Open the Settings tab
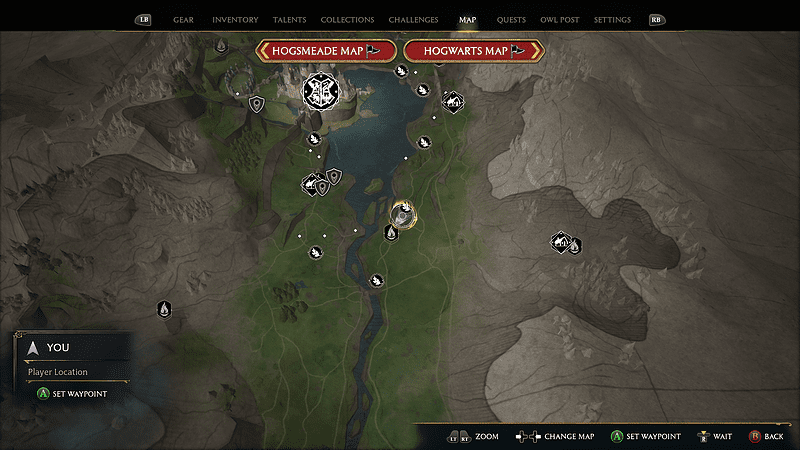 (612, 19)
